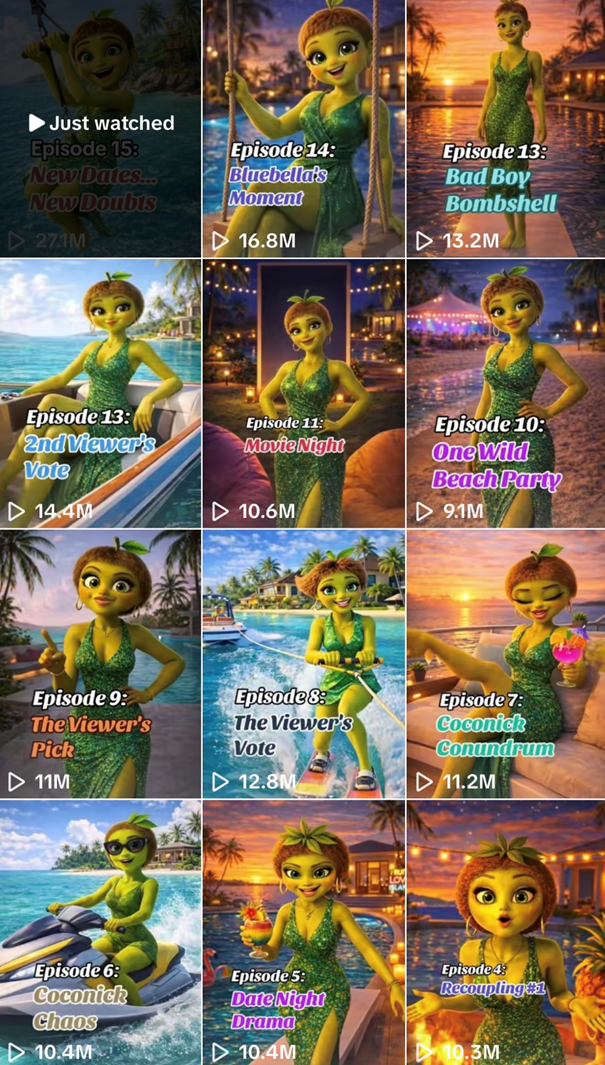Open Episode 13: Bad Boy Bombshell
605x1065 pixels.
pos(506,128)
